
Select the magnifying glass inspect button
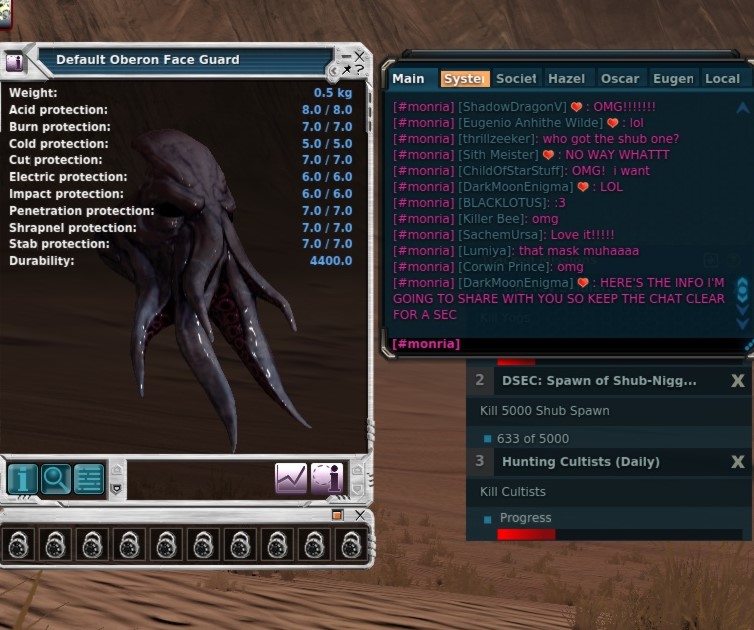coord(56,479)
